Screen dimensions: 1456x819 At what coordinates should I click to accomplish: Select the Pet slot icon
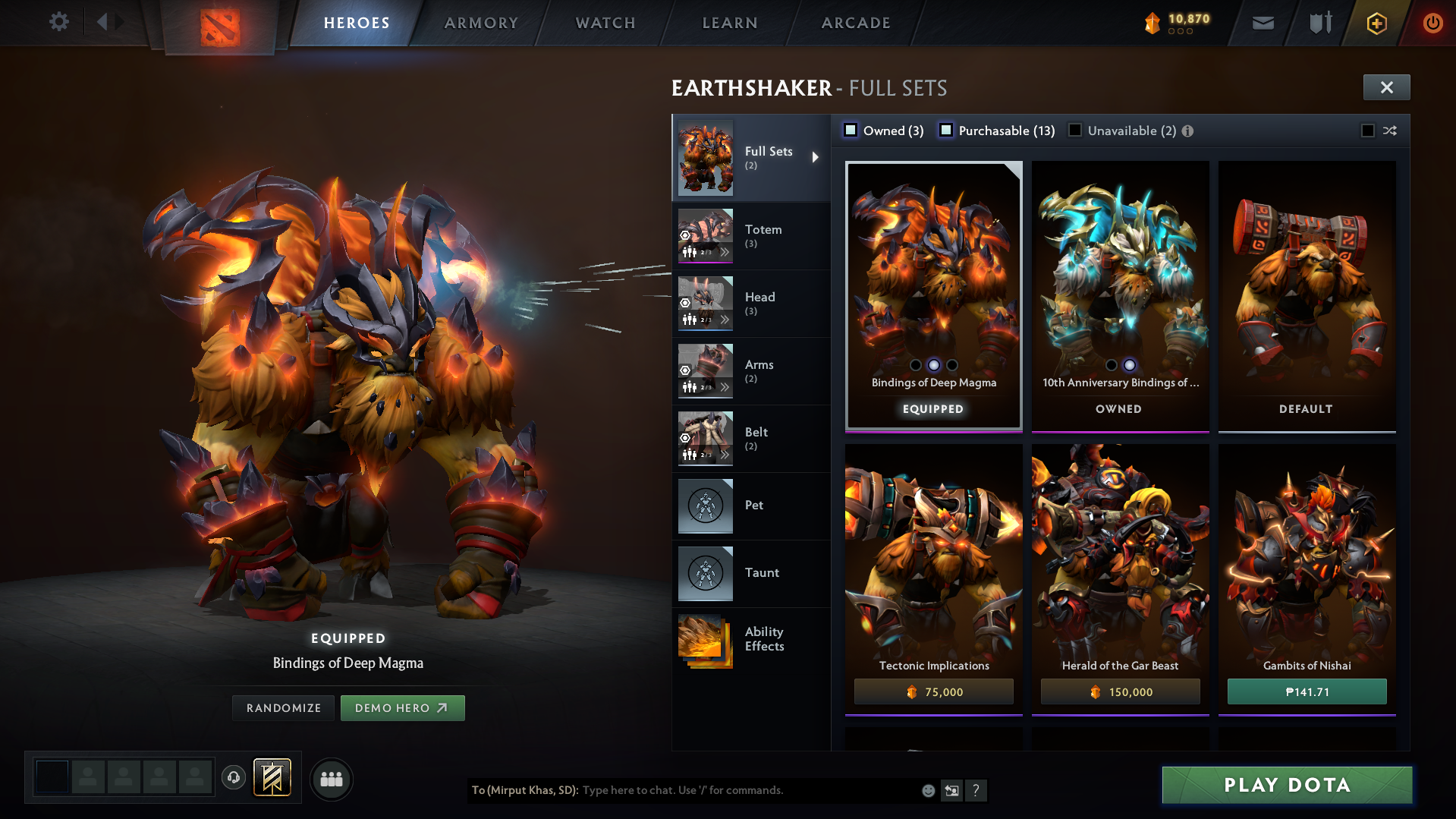pos(705,506)
